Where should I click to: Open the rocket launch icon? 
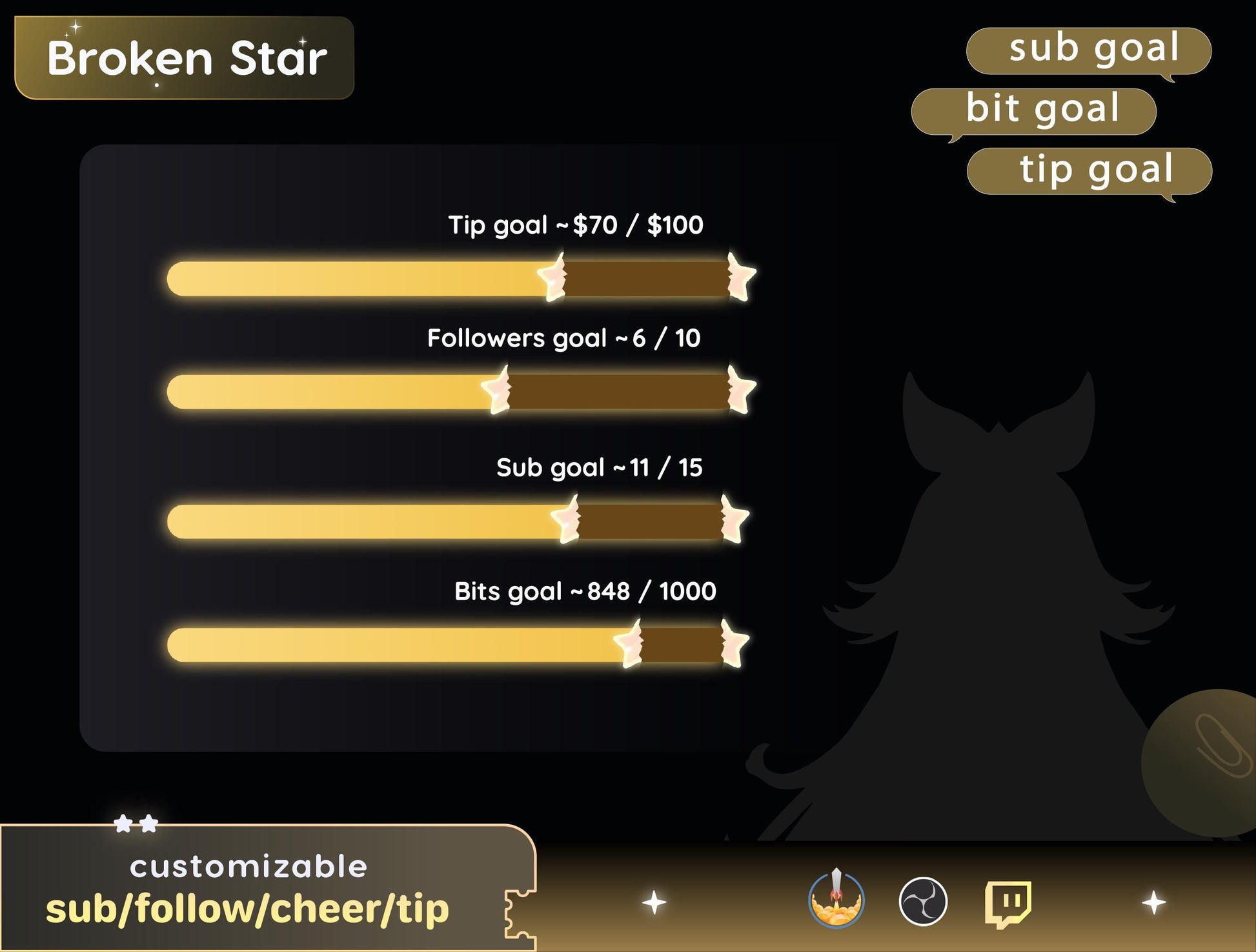tap(836, 900)
